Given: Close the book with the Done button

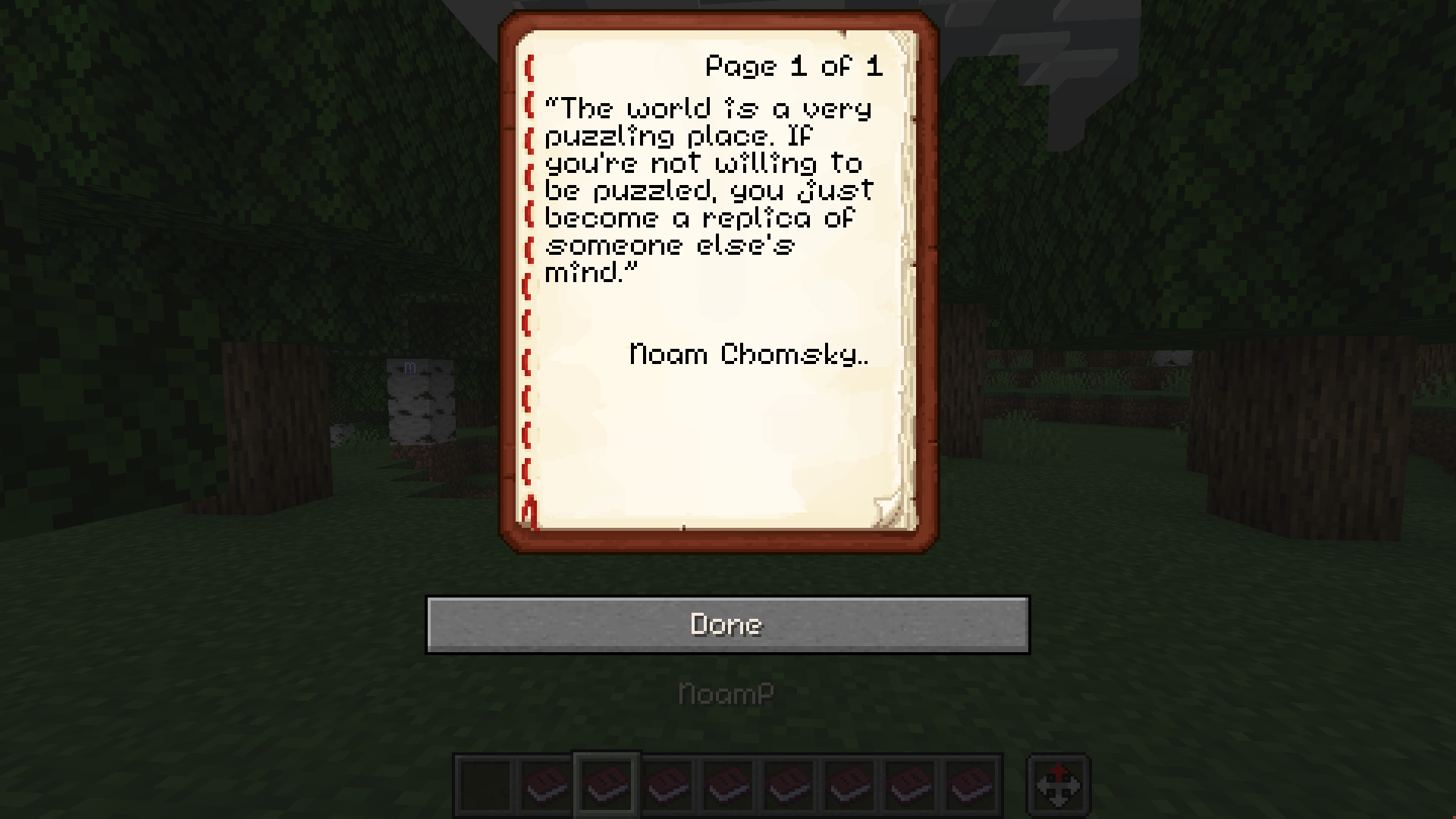Looking at the screenshot, I should [727, 624].
